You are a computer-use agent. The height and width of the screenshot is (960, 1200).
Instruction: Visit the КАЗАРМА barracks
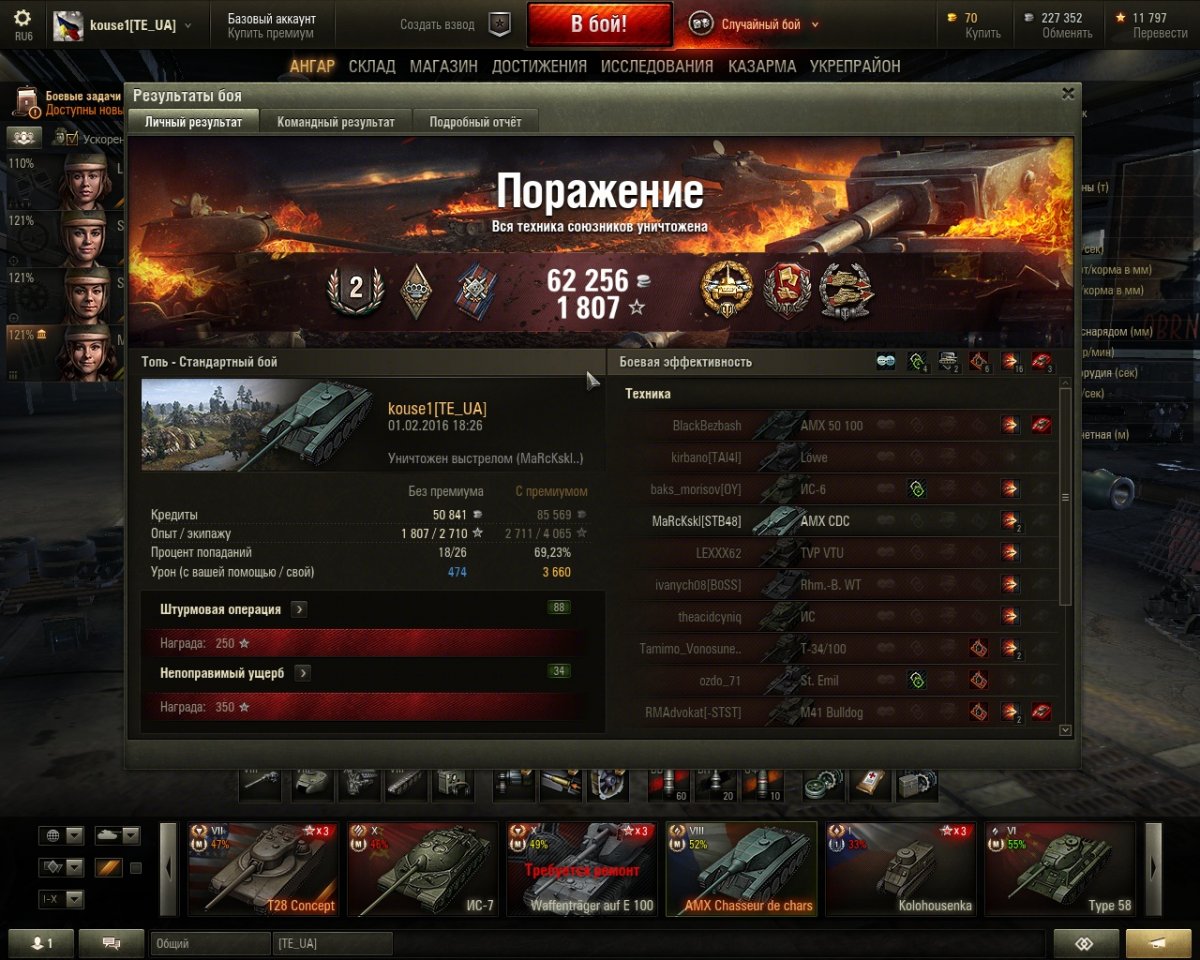point(762,67)
